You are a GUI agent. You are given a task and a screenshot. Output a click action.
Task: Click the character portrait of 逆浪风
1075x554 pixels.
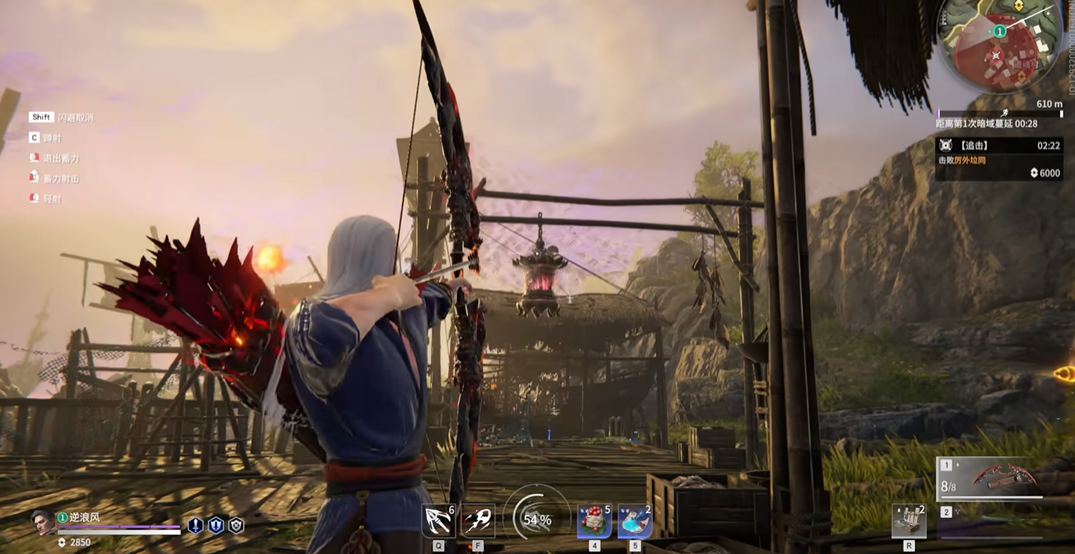pyautogui.click(x=42, y=522)
